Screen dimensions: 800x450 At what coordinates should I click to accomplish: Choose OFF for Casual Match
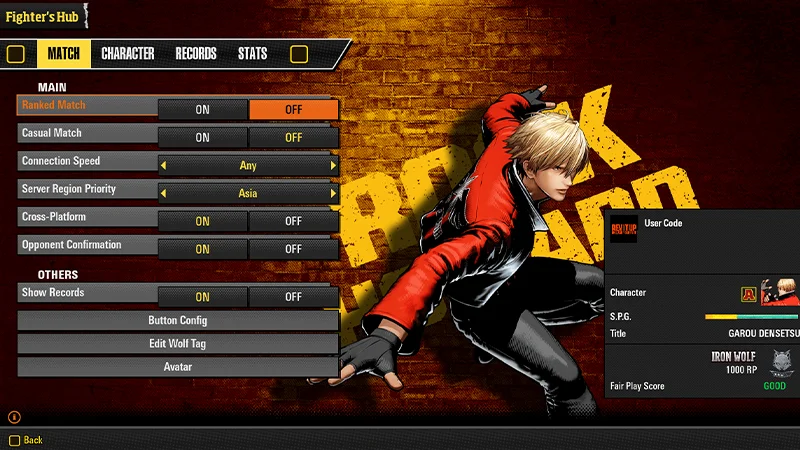(293, 138)
